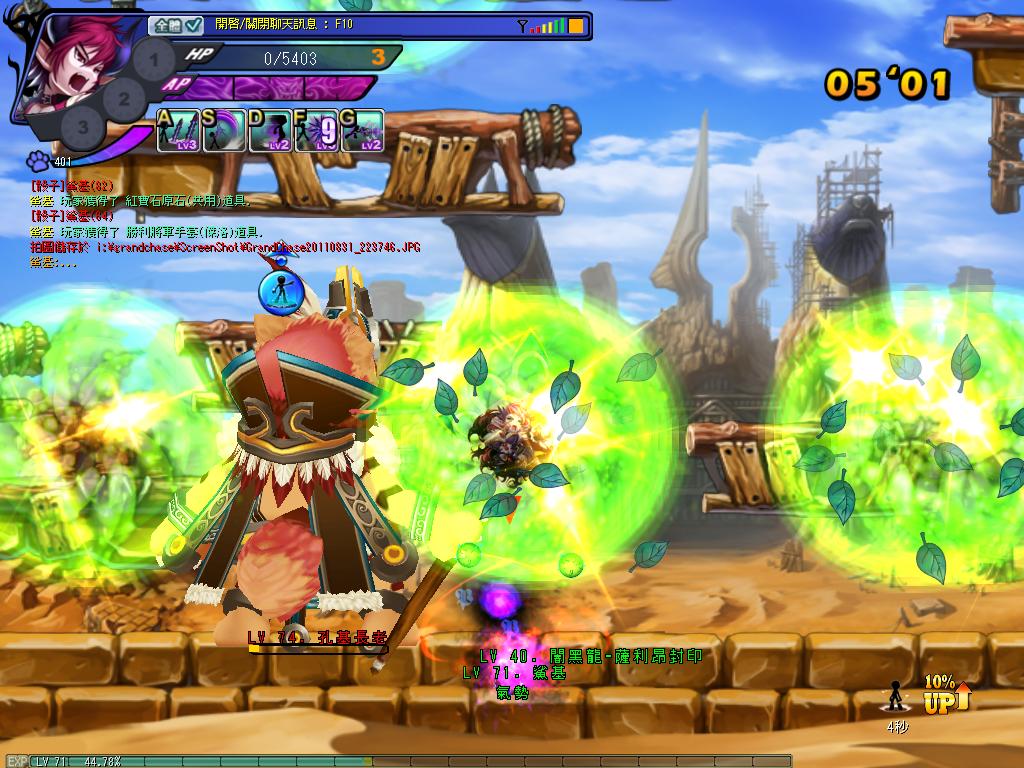The width and height of the screenshot is (1024, 768).
Task: Click the orange square beside signal bars
Action: click(x=576, y=25)
